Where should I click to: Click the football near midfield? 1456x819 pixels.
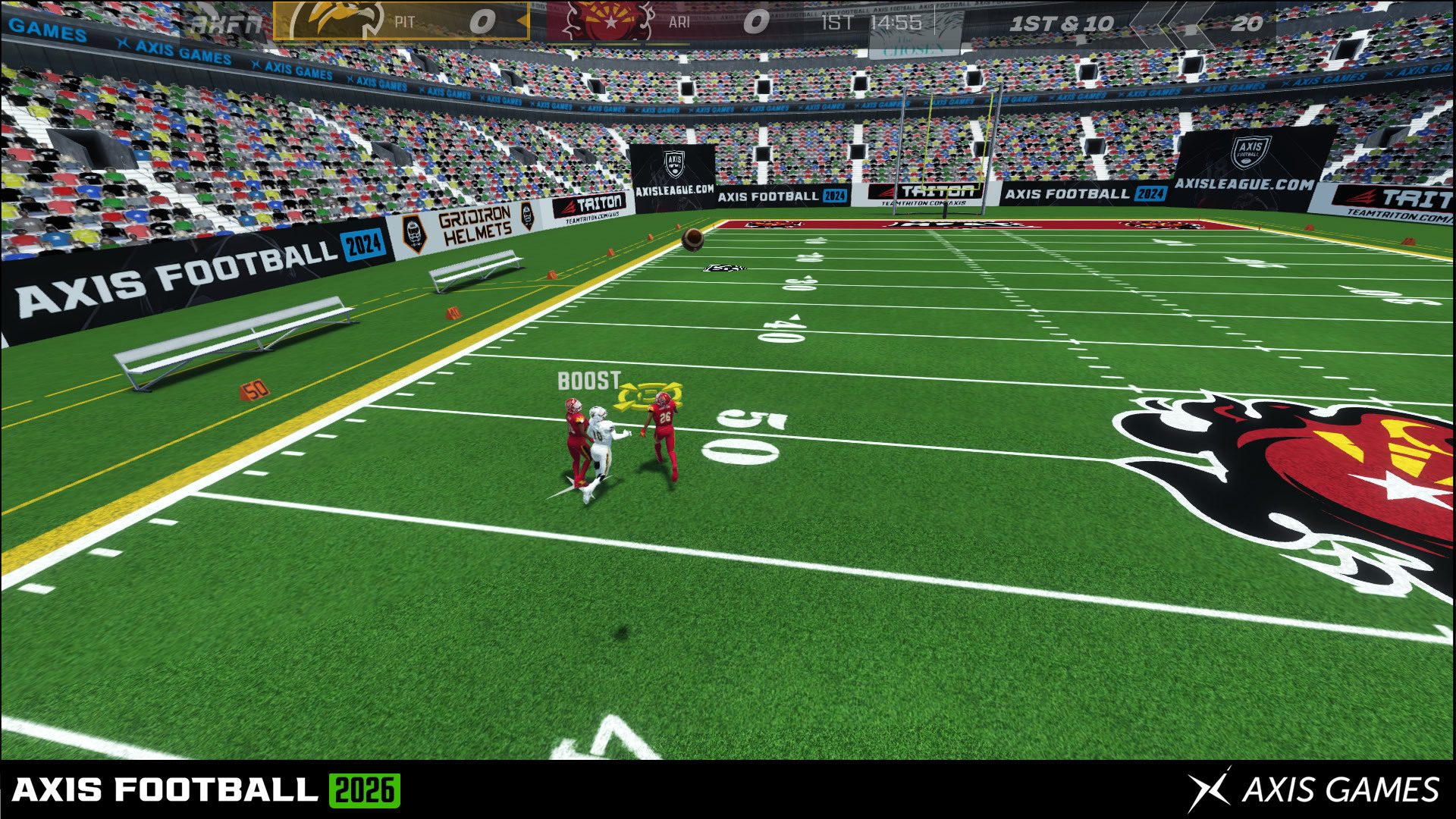(692, 239)
